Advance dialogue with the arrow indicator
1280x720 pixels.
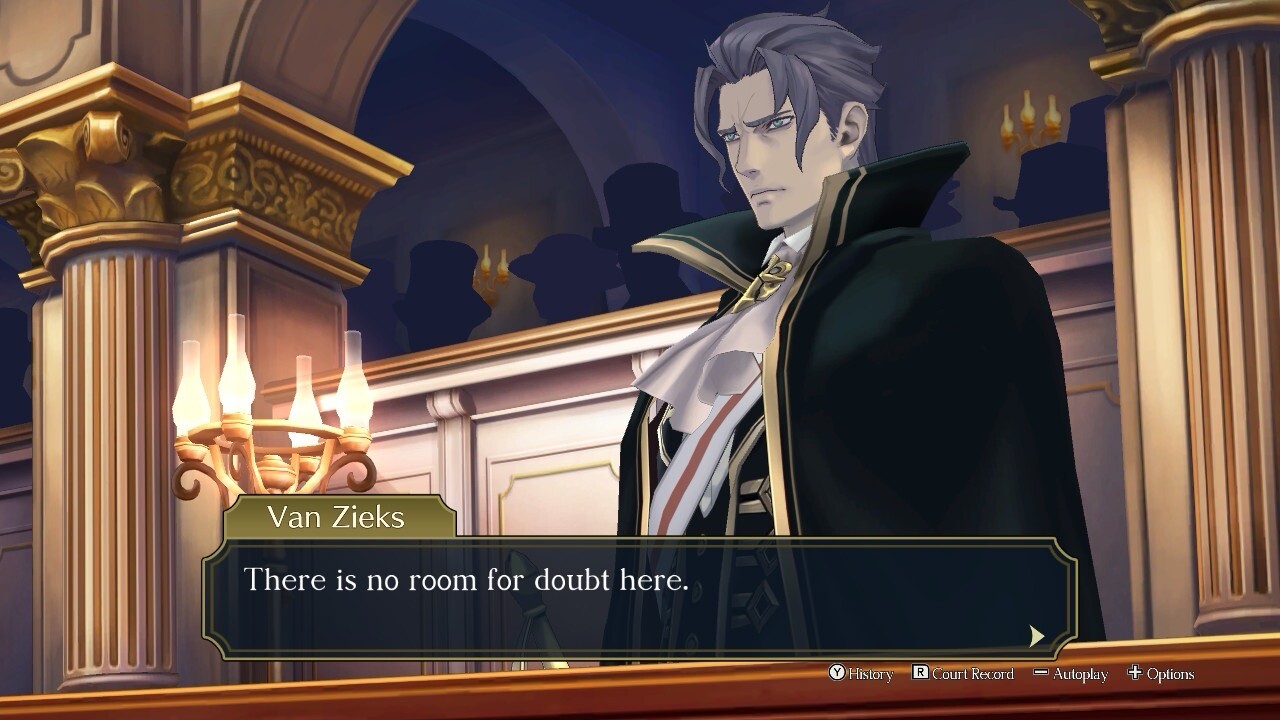click(x=1037, y=635)
